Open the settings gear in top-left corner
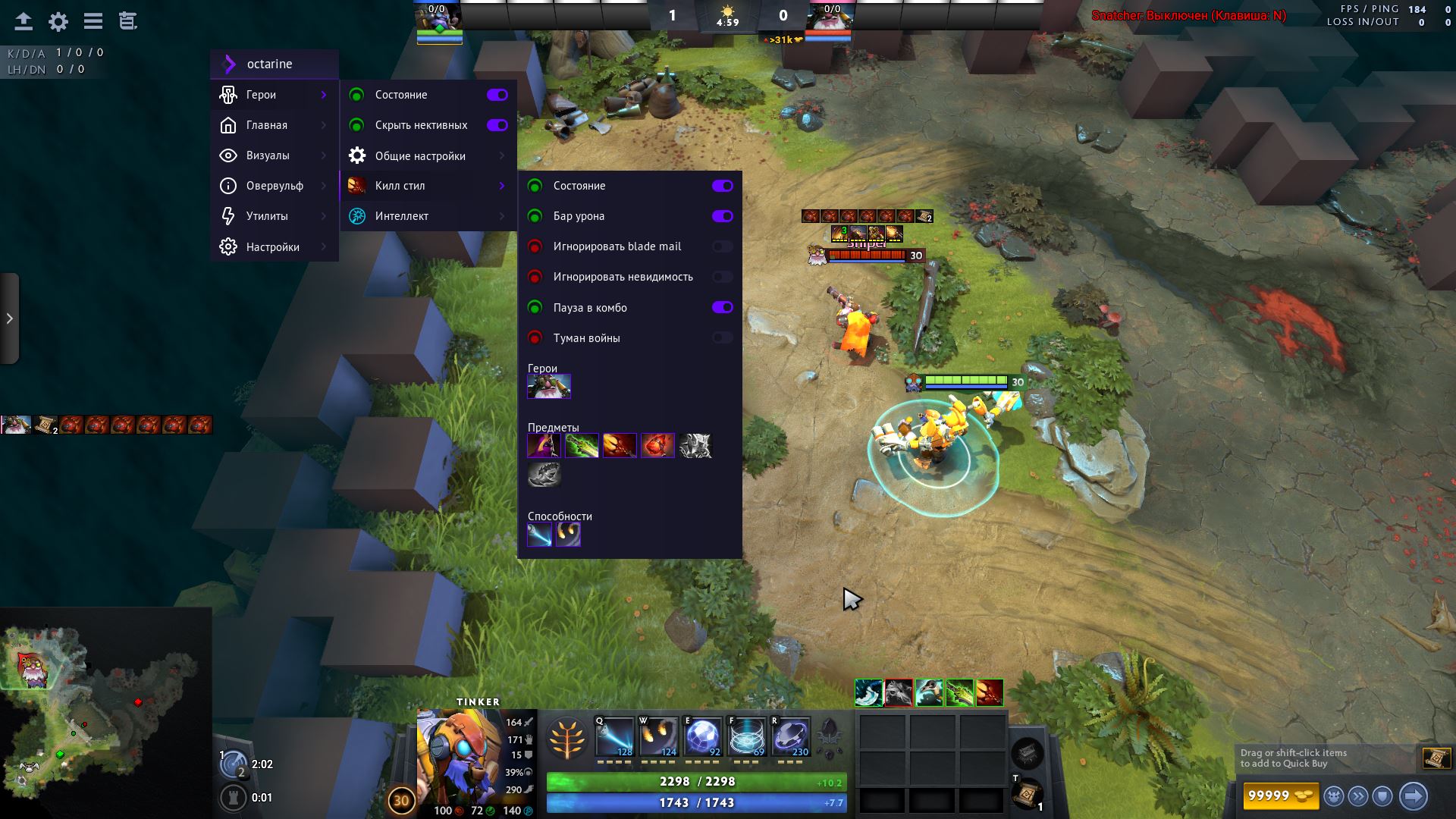1456x819 pixels. click(x=58, y=21)
